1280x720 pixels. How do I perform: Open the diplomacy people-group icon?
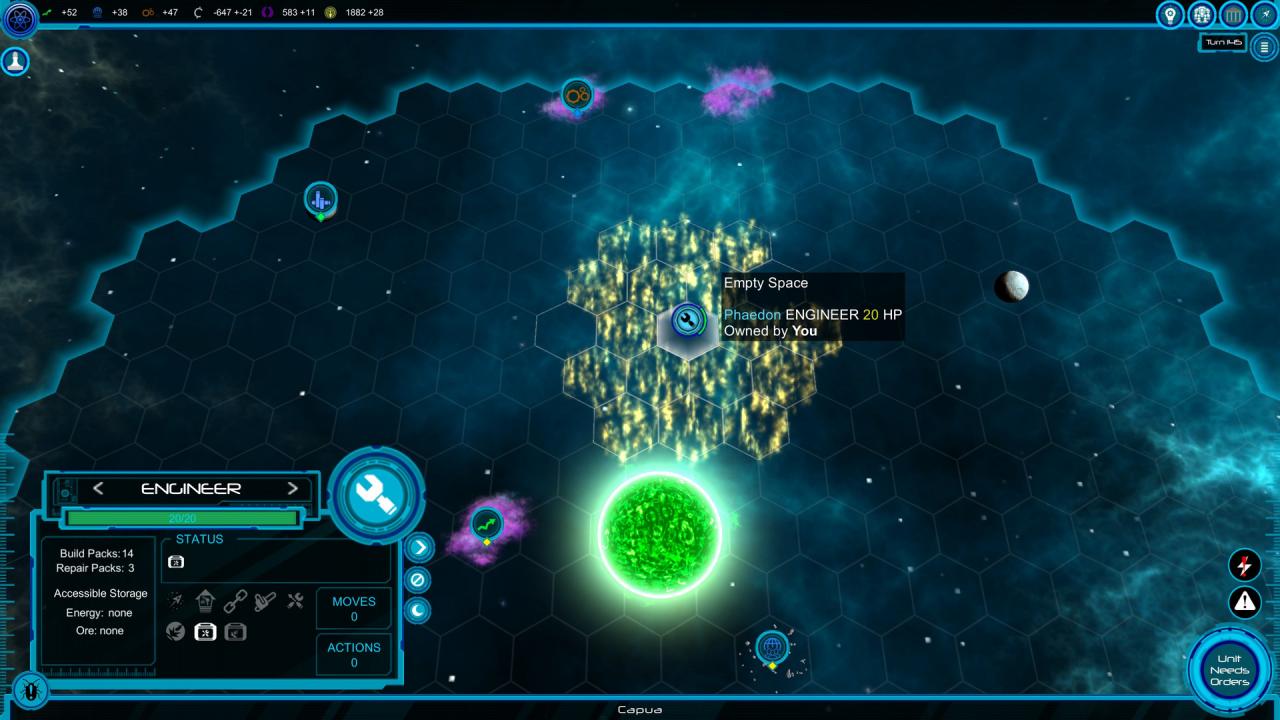1202,15
